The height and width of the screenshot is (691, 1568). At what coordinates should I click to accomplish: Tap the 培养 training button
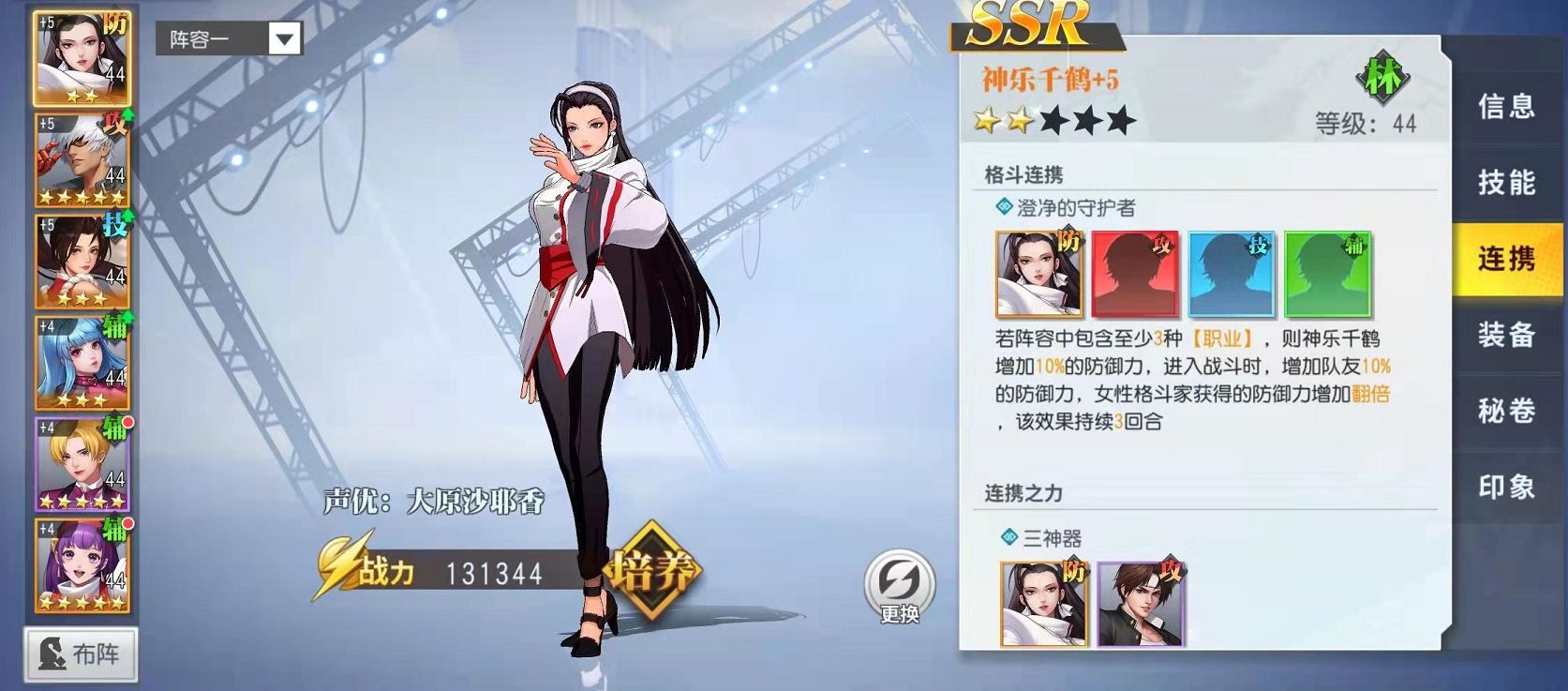pyautogui.click(x=652, y=570)
